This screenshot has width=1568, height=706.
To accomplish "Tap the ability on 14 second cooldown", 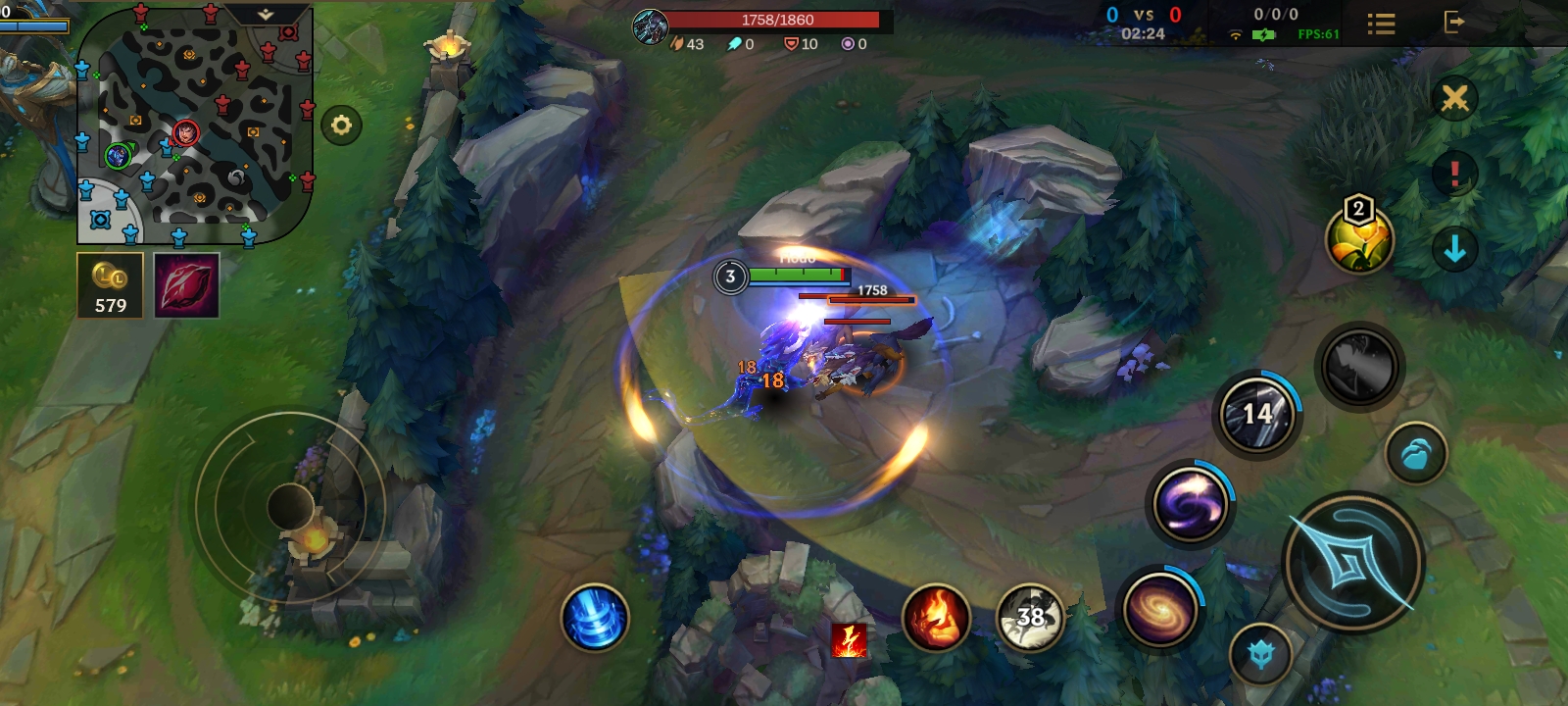I will coord(1257,415).
